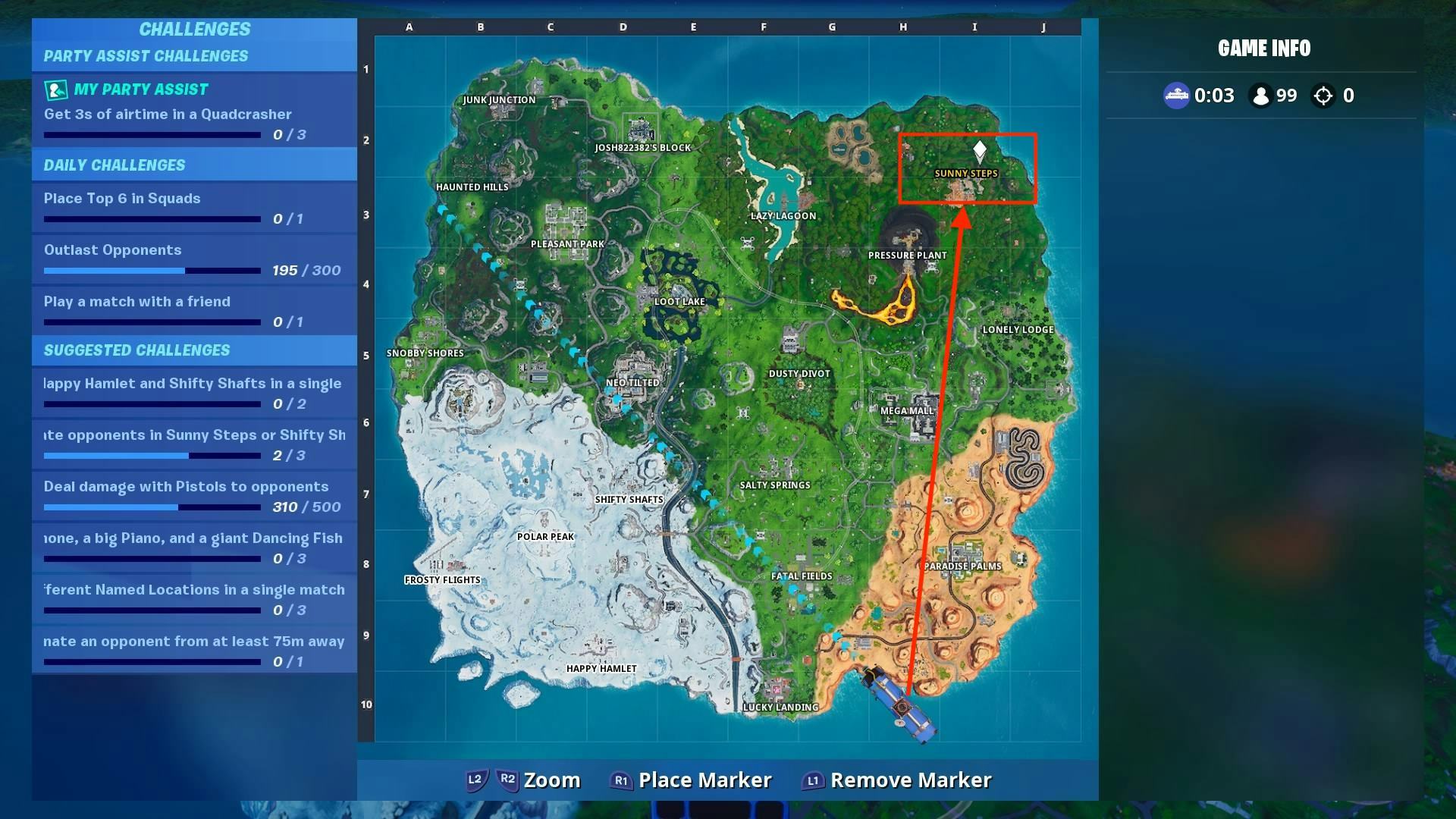Select the Challenges panel header
Screen dimensions: 1456x819
click(x=194, y=30)
